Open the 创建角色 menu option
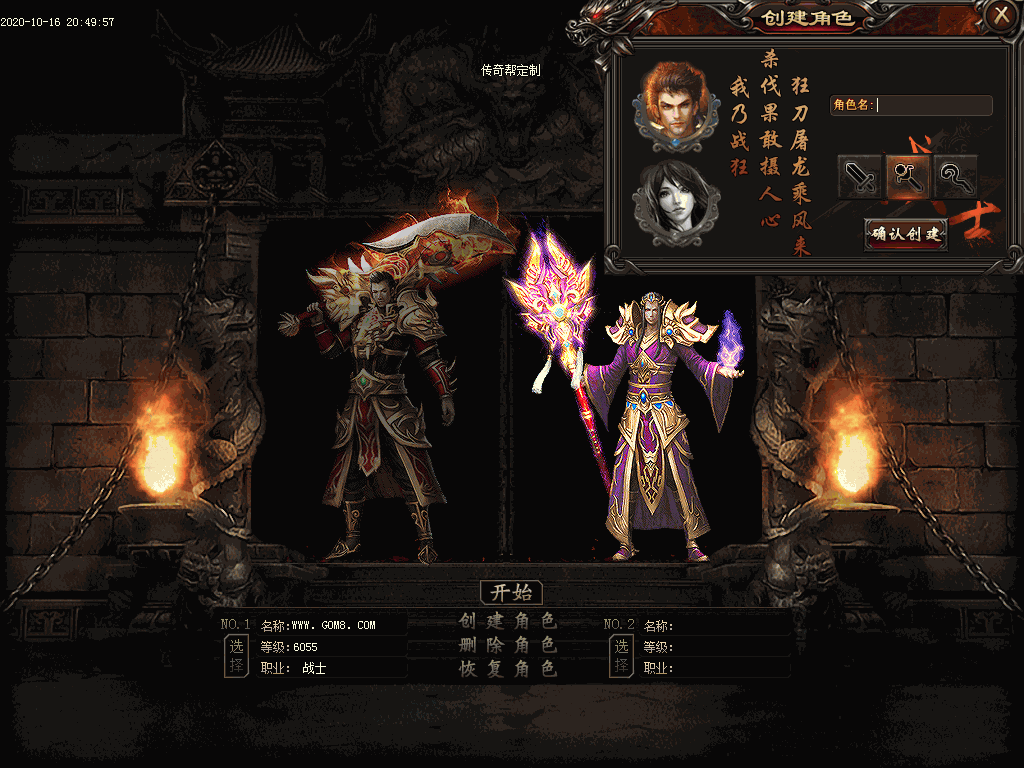1024x768 pixels. coord(508,620)
